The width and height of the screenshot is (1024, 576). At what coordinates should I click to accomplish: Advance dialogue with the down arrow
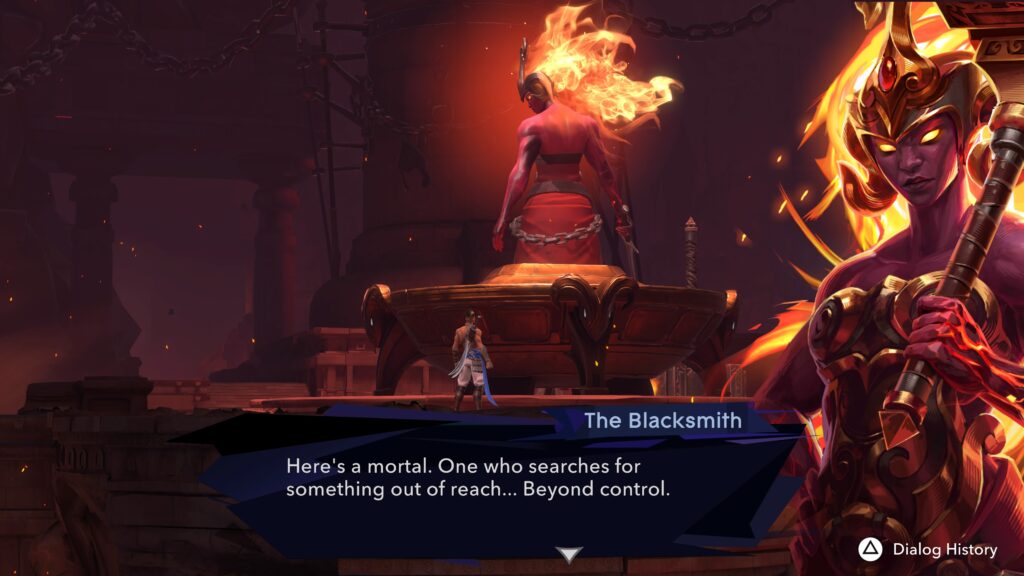tap(569, 554)
